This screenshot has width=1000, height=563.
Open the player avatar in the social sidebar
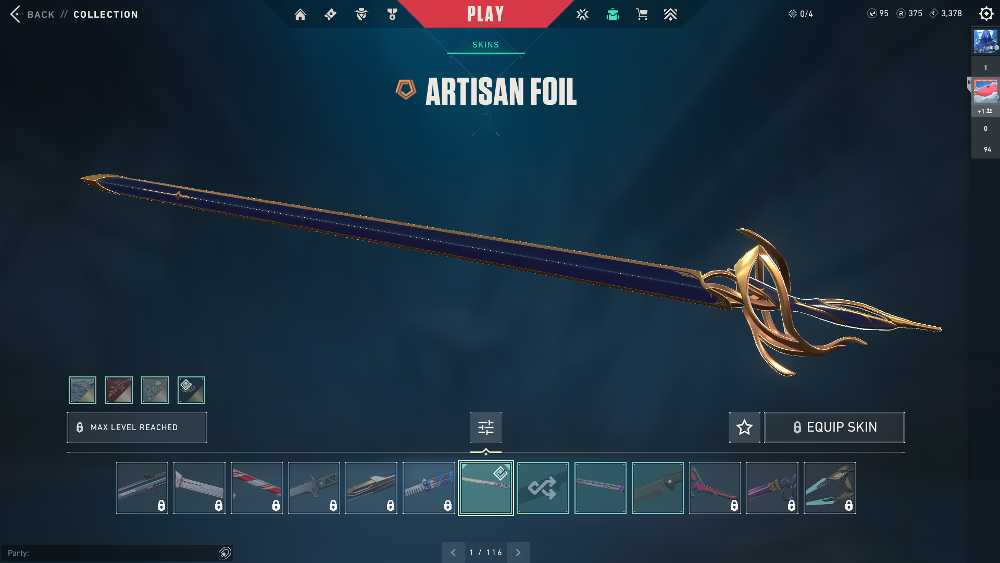tap(984, 41)
